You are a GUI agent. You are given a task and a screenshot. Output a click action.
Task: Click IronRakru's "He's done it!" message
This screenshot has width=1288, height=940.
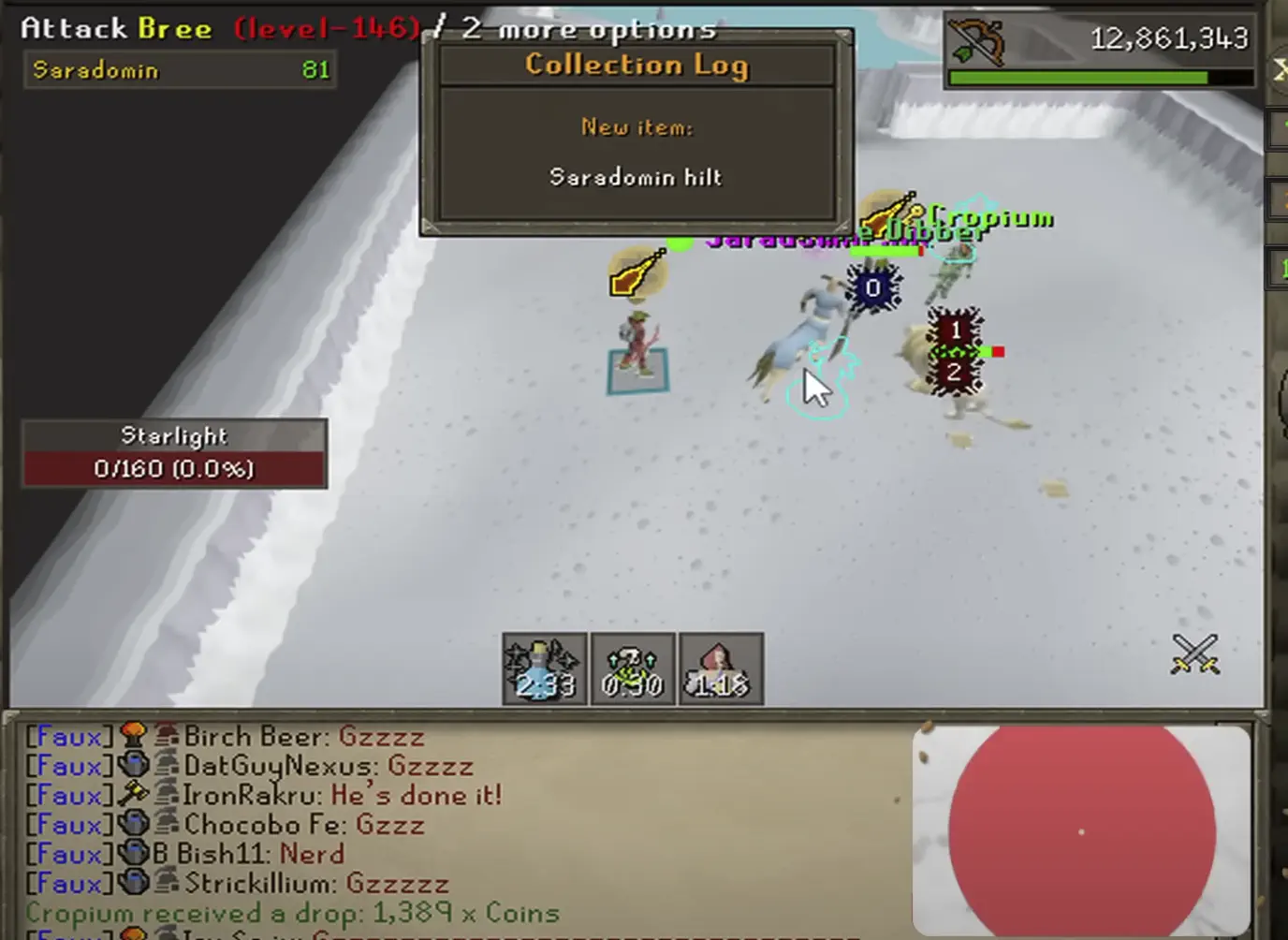click(416, 796)
